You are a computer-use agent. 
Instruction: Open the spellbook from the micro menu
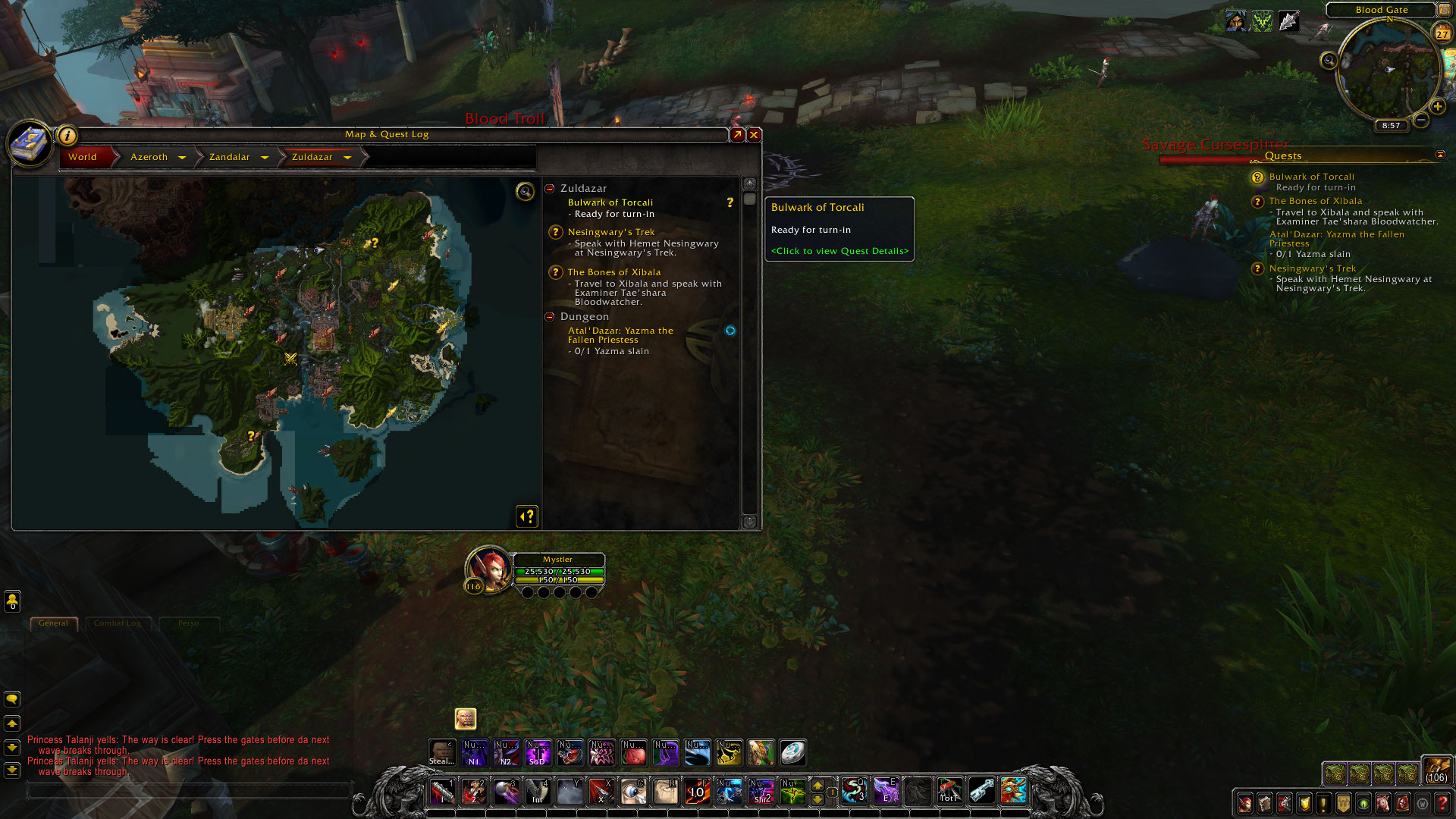click(1263, 804)
